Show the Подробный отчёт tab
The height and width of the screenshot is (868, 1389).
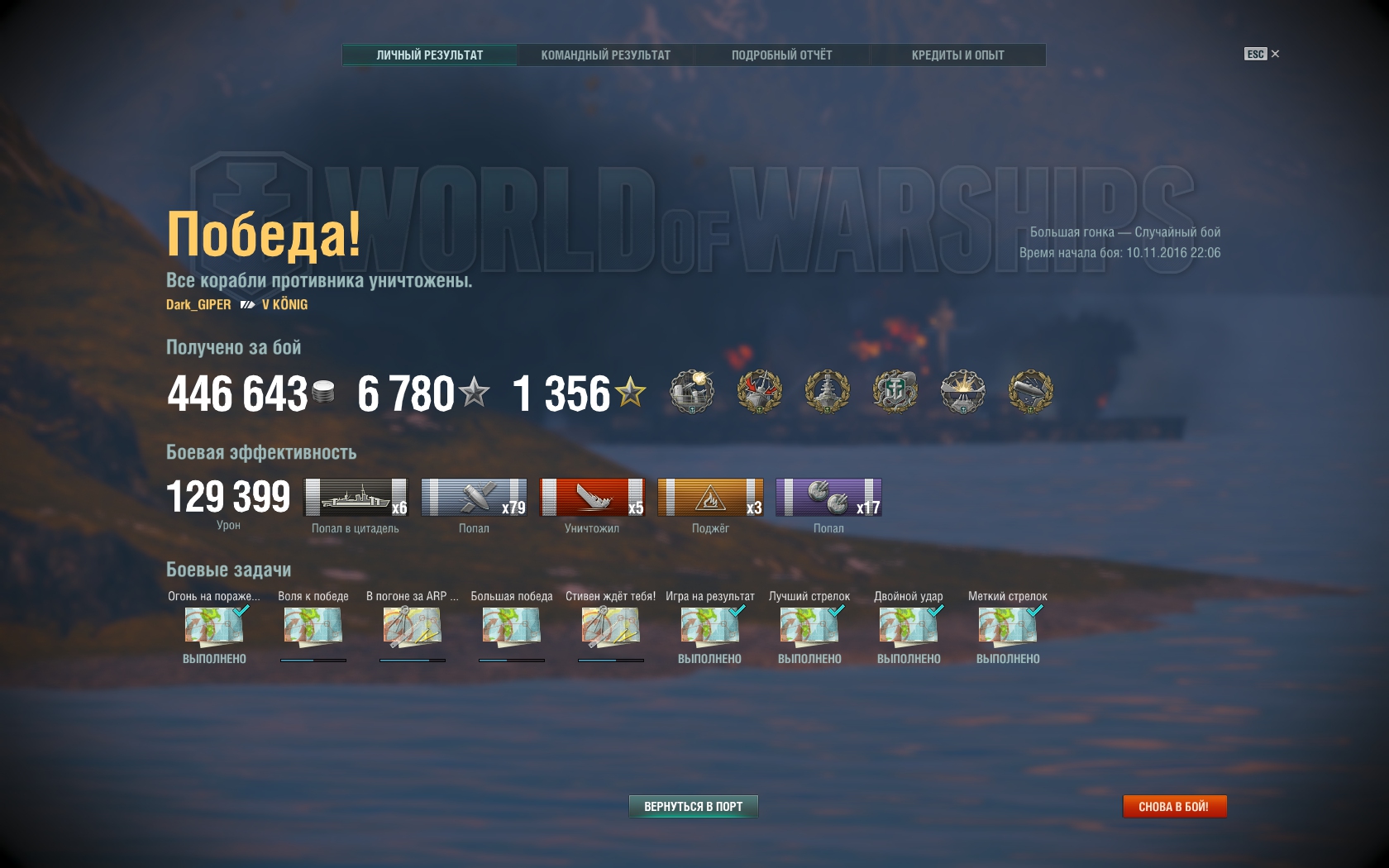[x=781, y=55]
